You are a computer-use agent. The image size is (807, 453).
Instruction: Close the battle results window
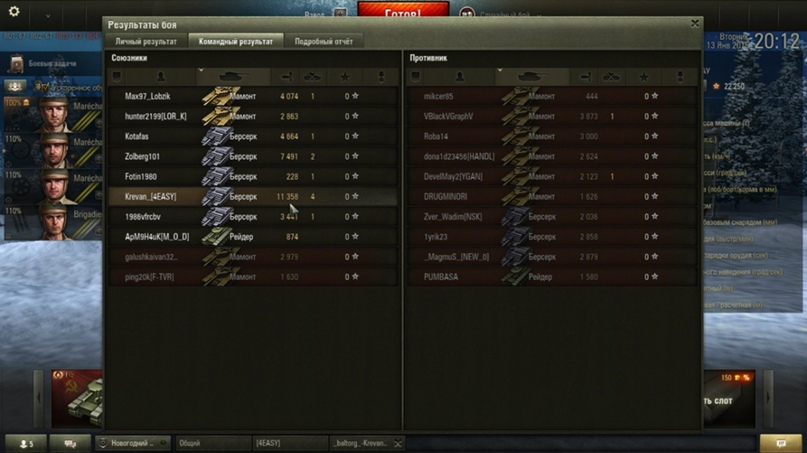(x=695, y=23)
